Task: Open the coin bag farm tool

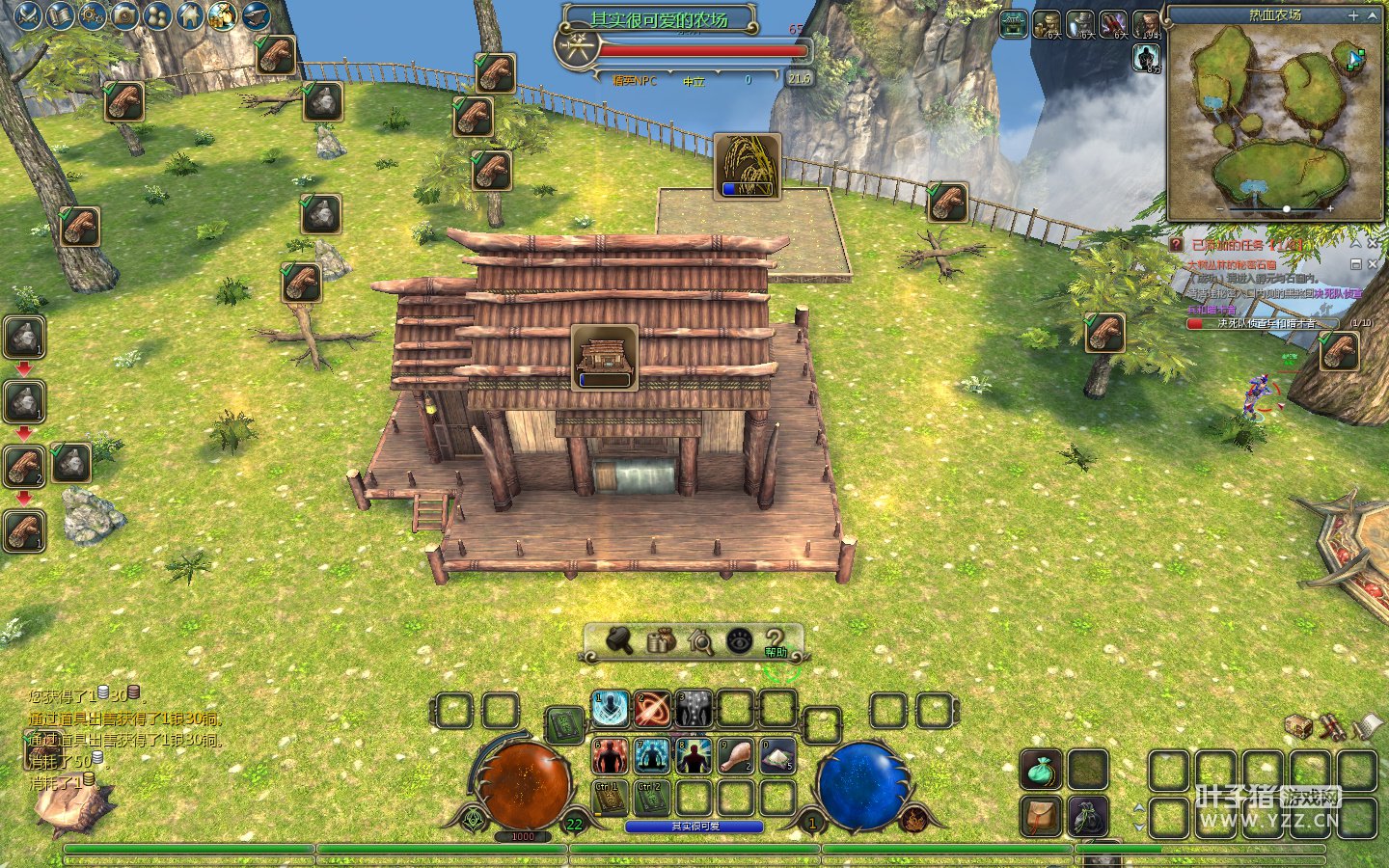Action: coord(660,640)
